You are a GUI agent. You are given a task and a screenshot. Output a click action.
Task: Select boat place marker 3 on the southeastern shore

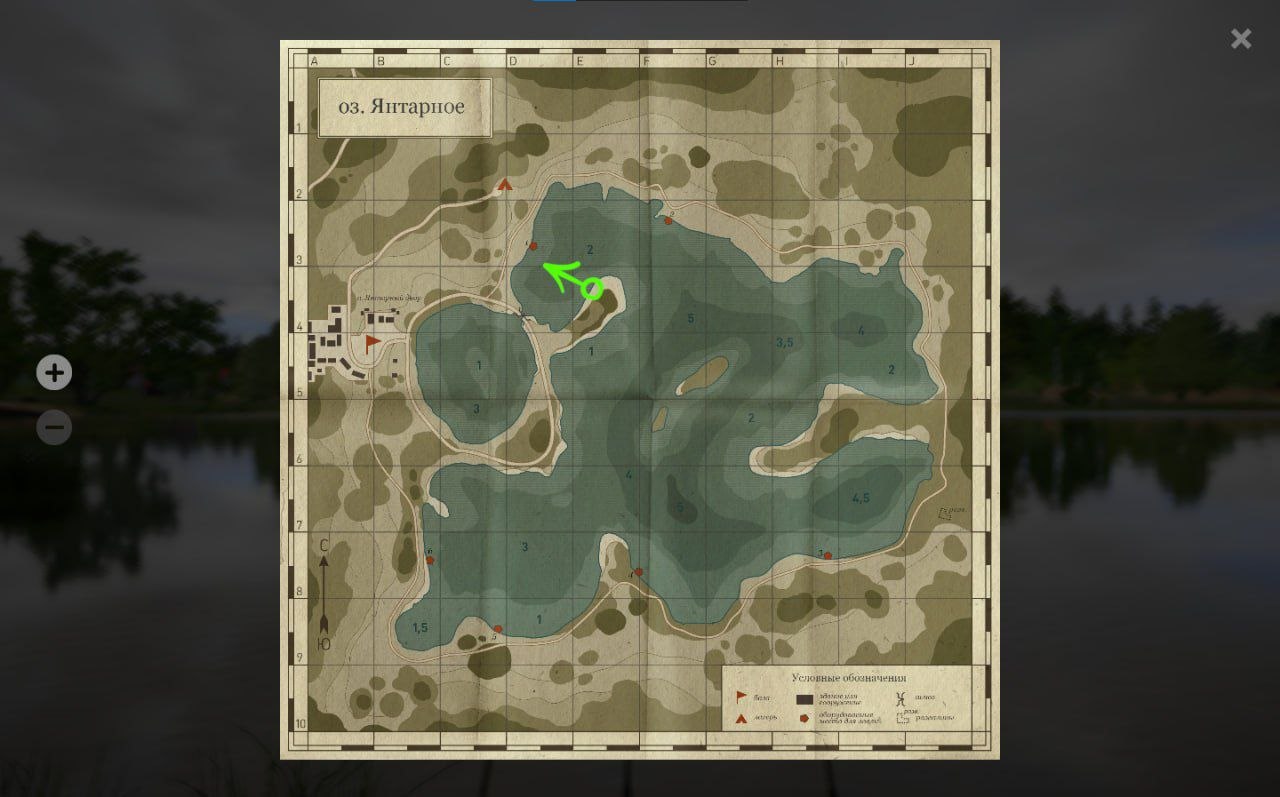(827, 556)
